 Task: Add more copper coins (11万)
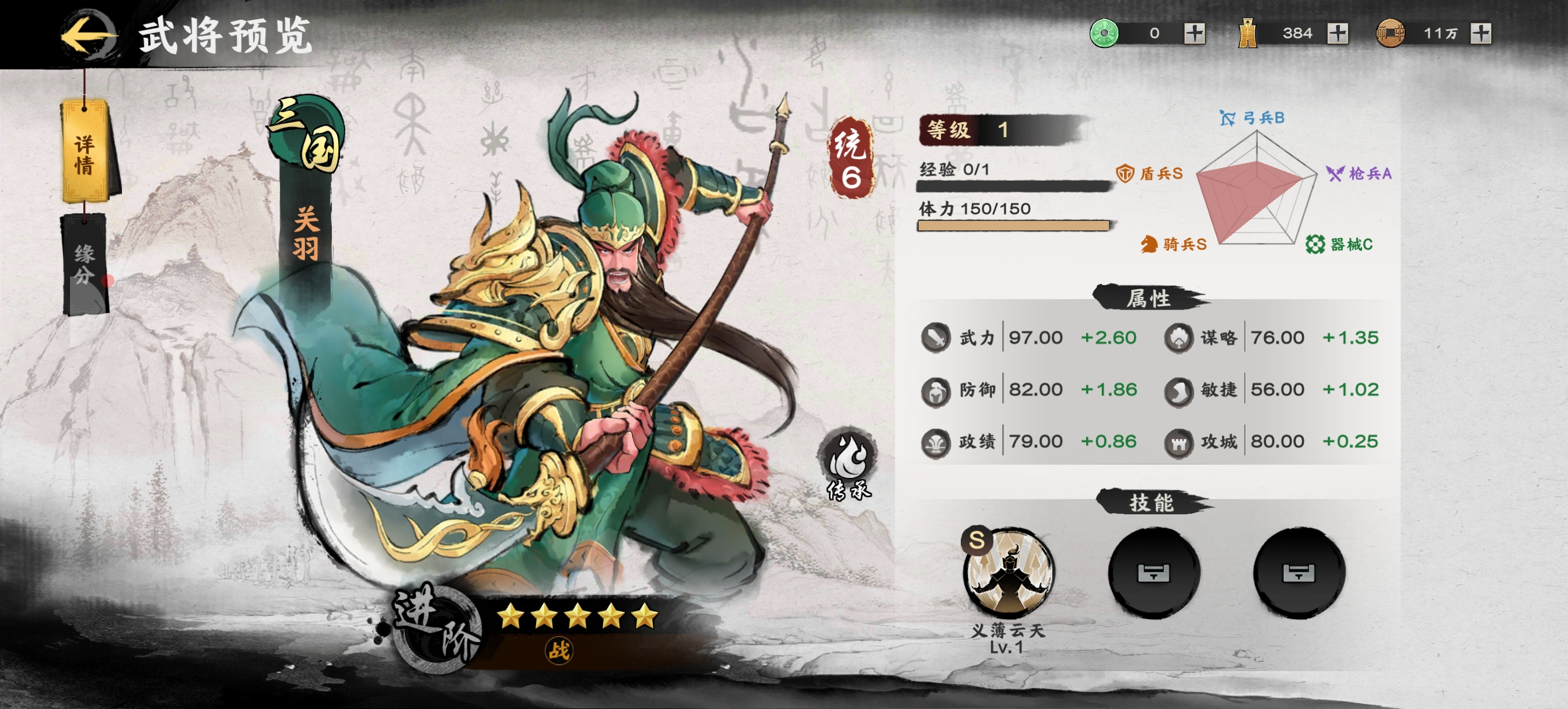pyautogui.click(x=1480, y=33)
